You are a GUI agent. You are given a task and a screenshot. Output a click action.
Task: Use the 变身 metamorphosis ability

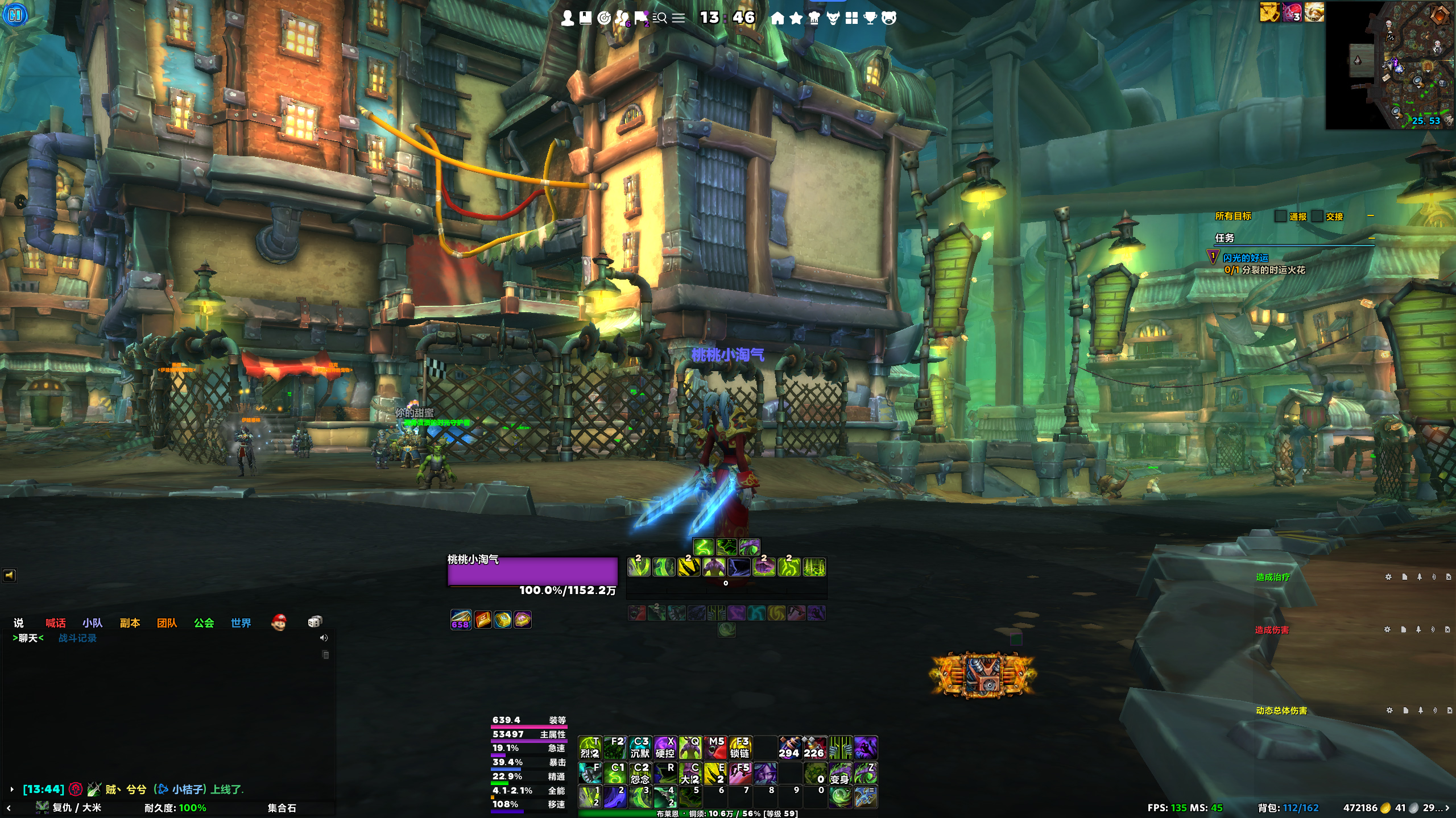pyautogui.click(x=840, y=774)
